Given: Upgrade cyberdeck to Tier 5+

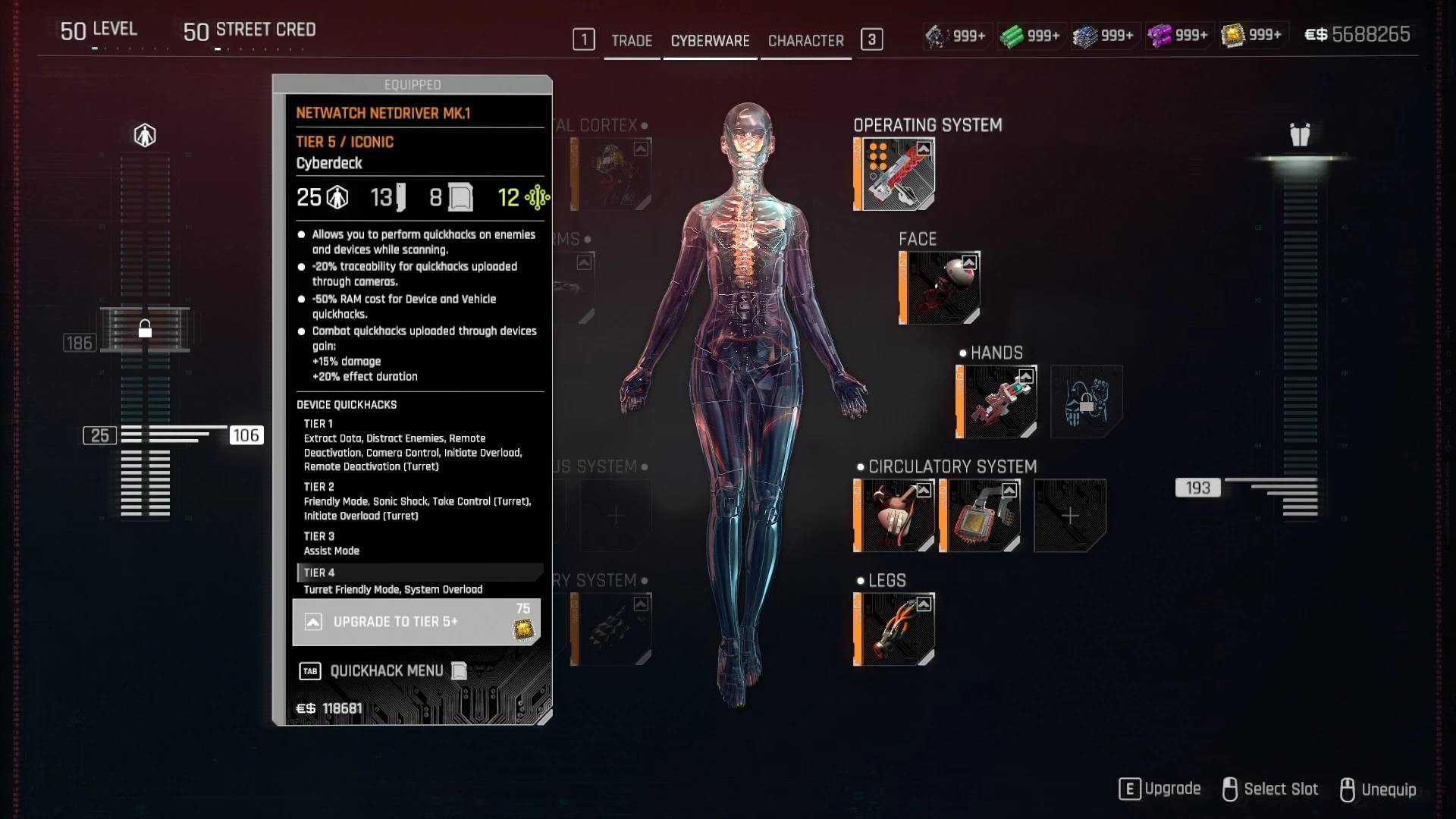Looking at the screenshot, I should [x=416, y=622].
